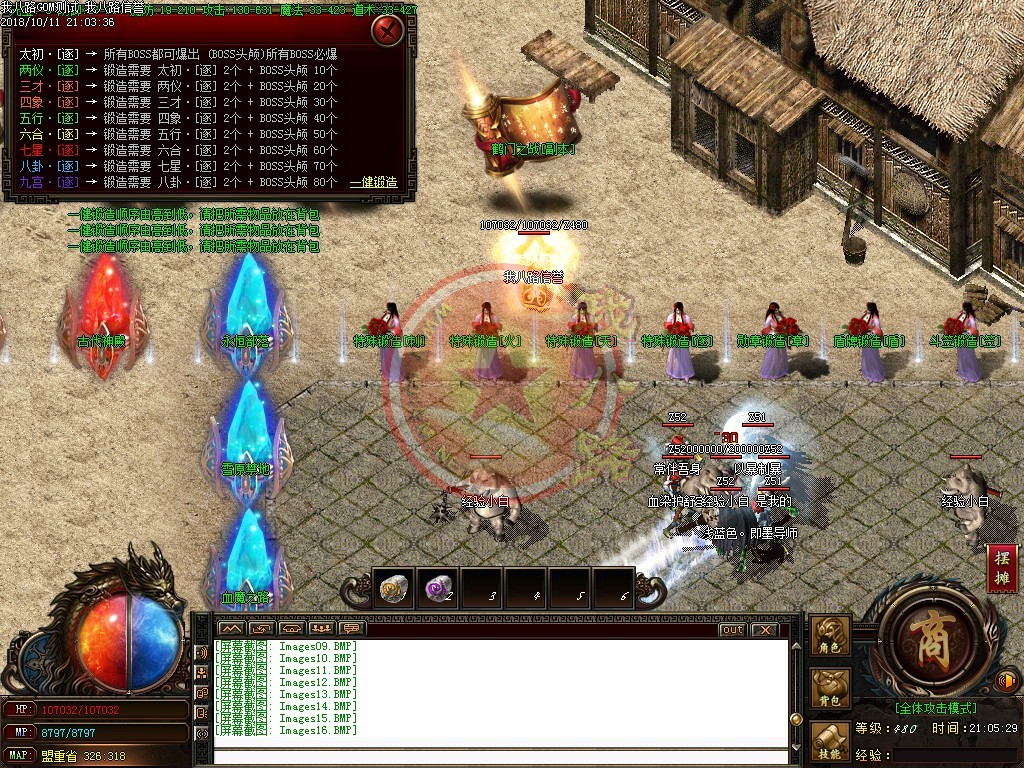1024x768 pixels.
Task: Toggle the sound speaker icon
Action: tap(1007, 681)
